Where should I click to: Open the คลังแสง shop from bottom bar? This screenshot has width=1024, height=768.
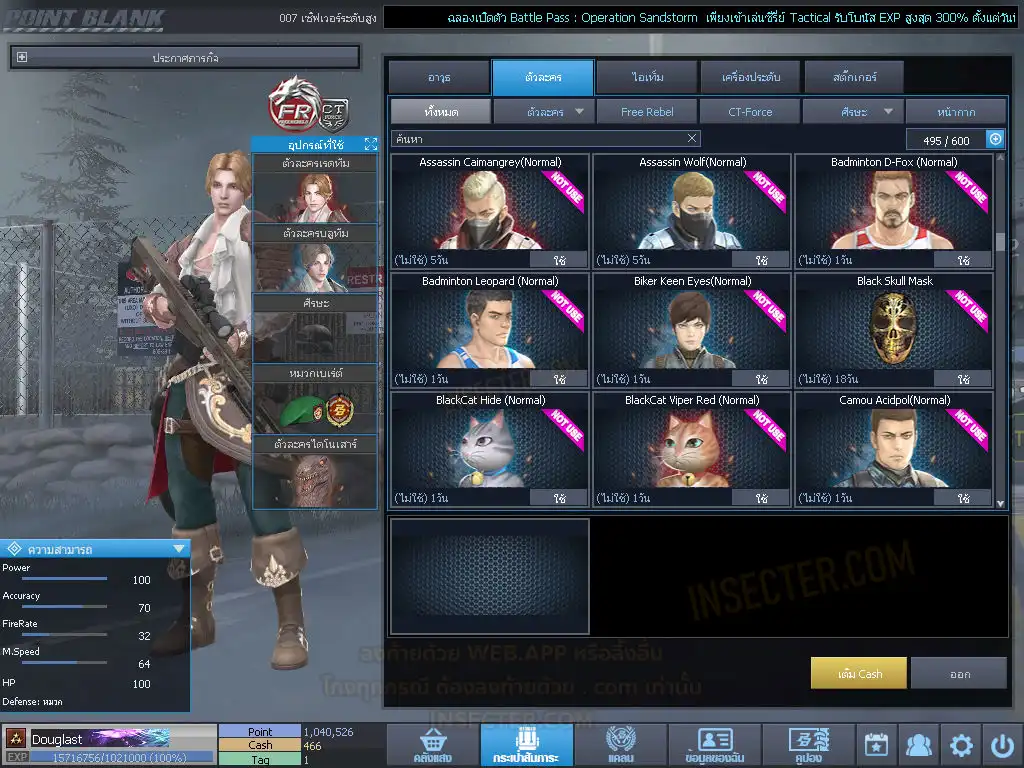431,746
